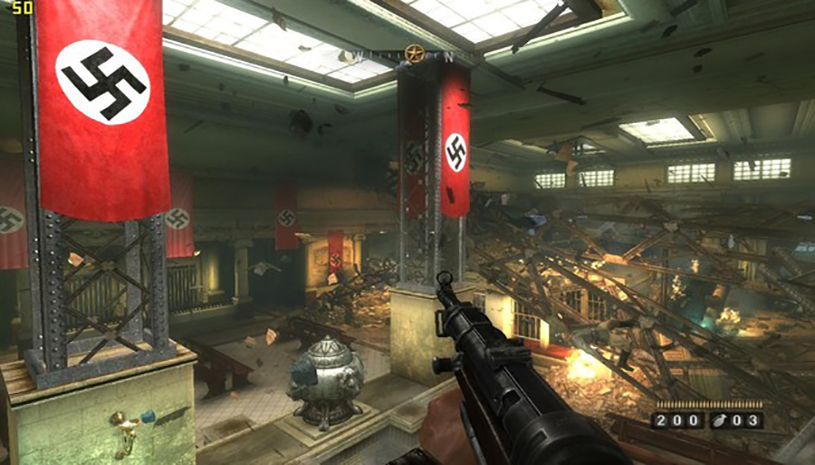The image size is (815, 465).
Task: Select the grenade icon beside the ammo
Action: (718, 420)
